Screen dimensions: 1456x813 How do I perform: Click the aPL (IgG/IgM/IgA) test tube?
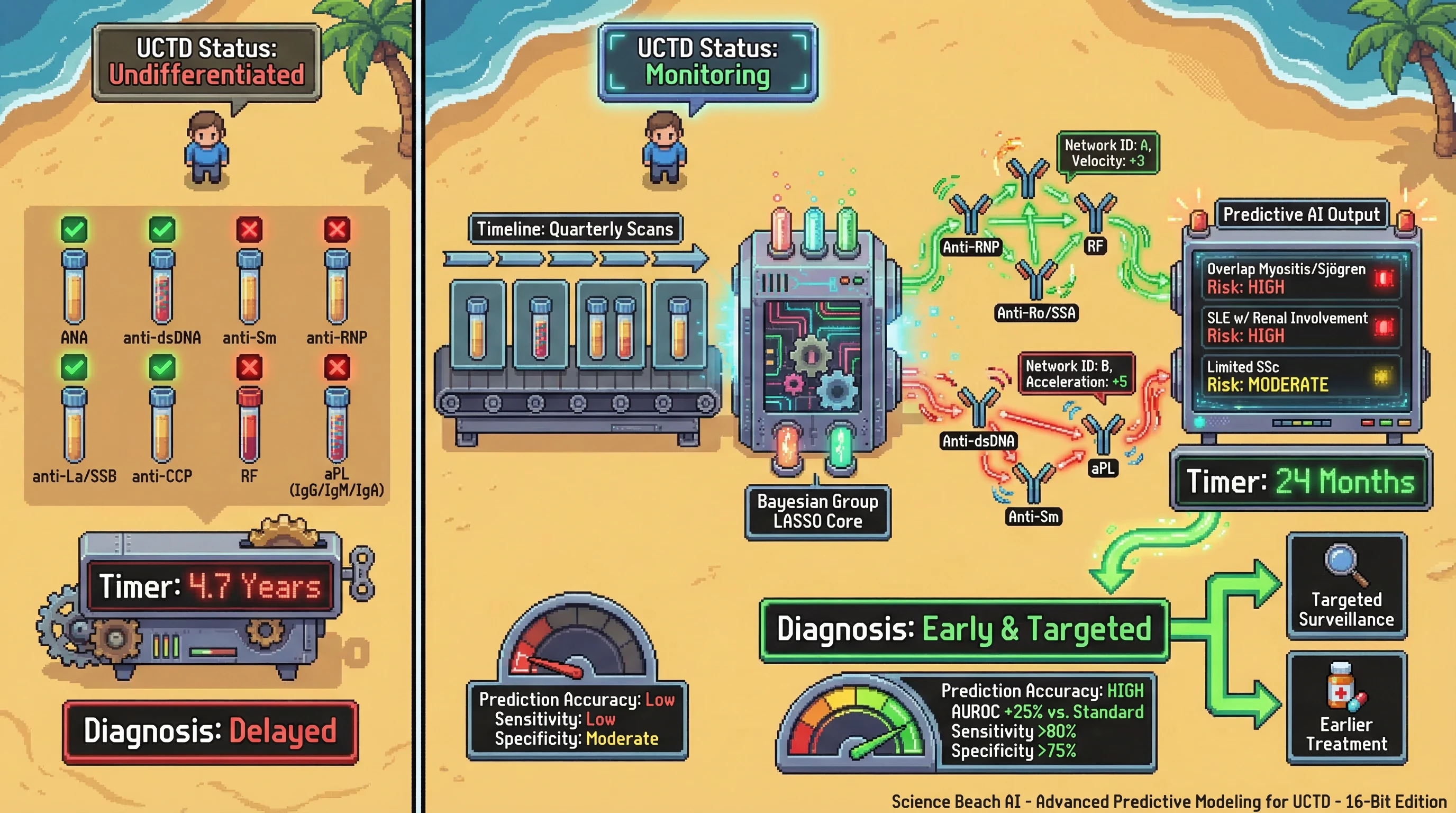(337, 425)
